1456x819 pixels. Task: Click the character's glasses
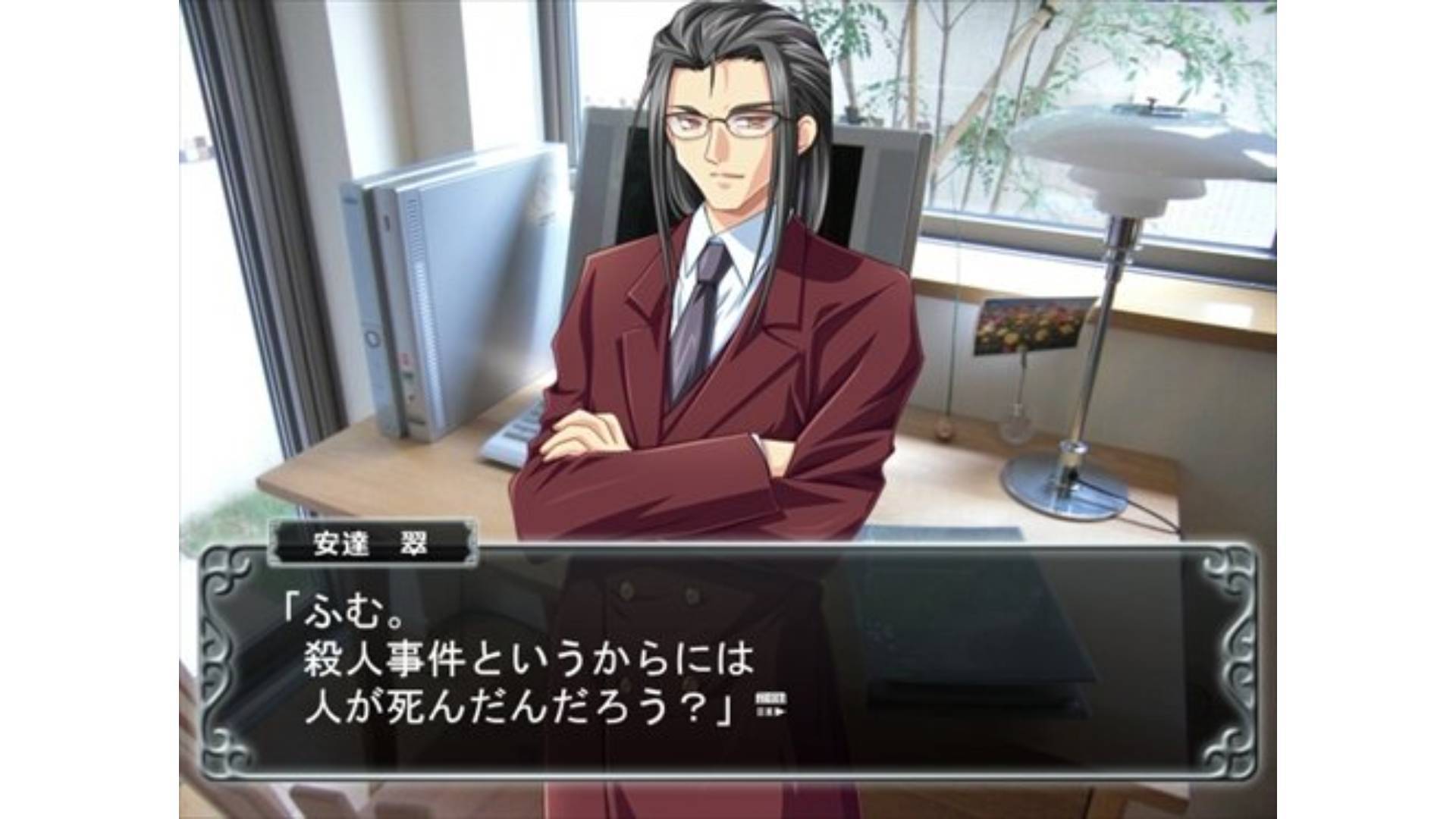(728, 121)
